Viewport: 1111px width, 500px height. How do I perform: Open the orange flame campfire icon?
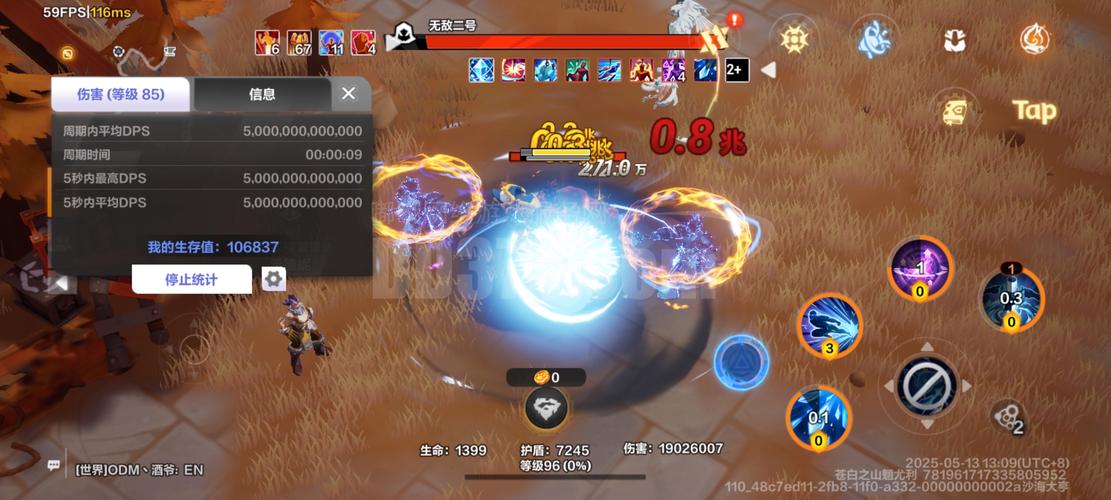[1034, 39]
